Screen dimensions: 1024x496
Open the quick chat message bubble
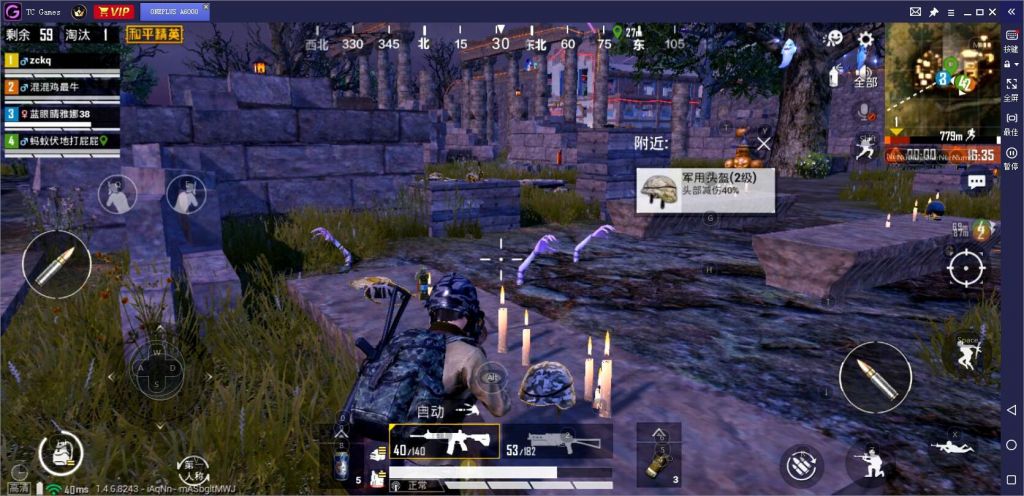pyautogui.click(x=977, y=182)
